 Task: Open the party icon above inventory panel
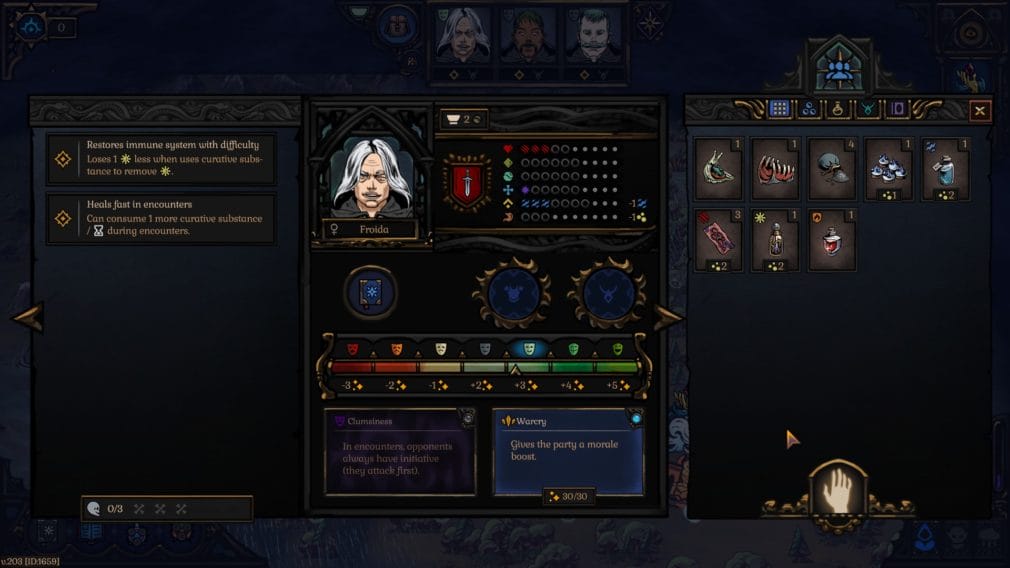(838, 68)
